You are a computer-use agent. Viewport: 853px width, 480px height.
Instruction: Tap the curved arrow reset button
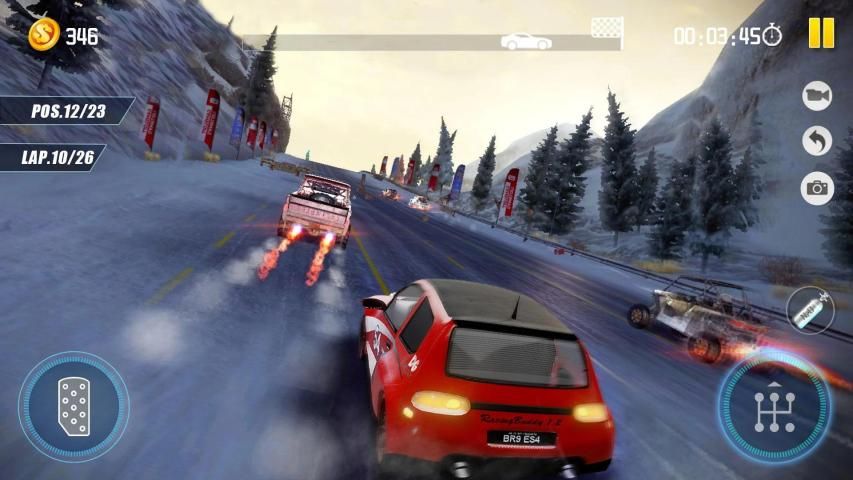coord(817,141)
